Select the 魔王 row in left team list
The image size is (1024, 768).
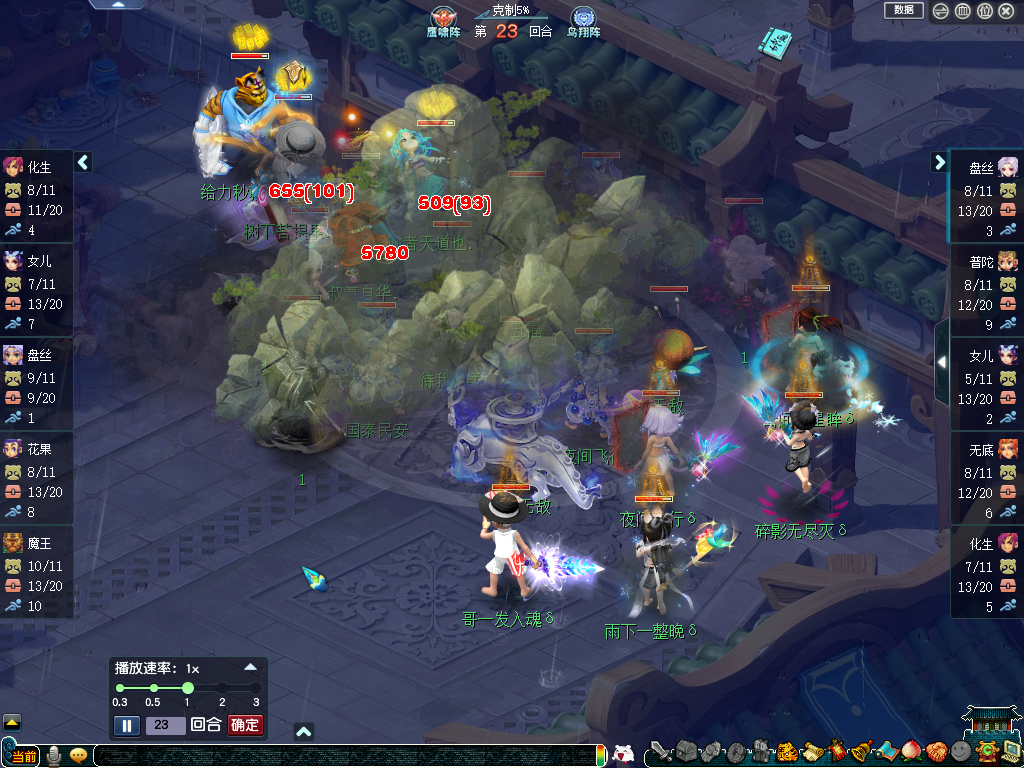tap(37, 571)
